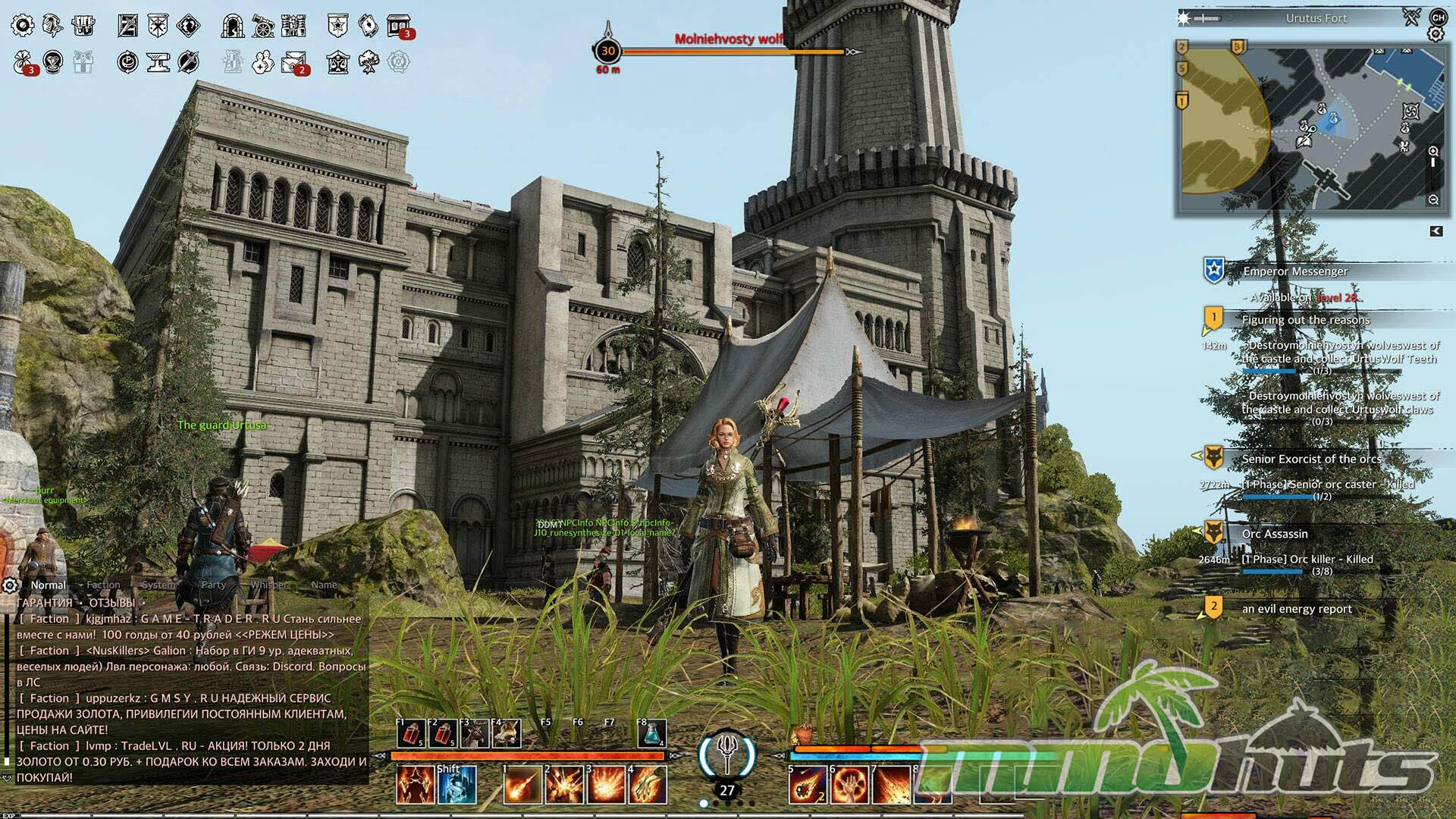The width and height of the screenshot is (1456, 819).
Task: Open the gear settings icon in top-left menu
Action: (x=22, y=26)
